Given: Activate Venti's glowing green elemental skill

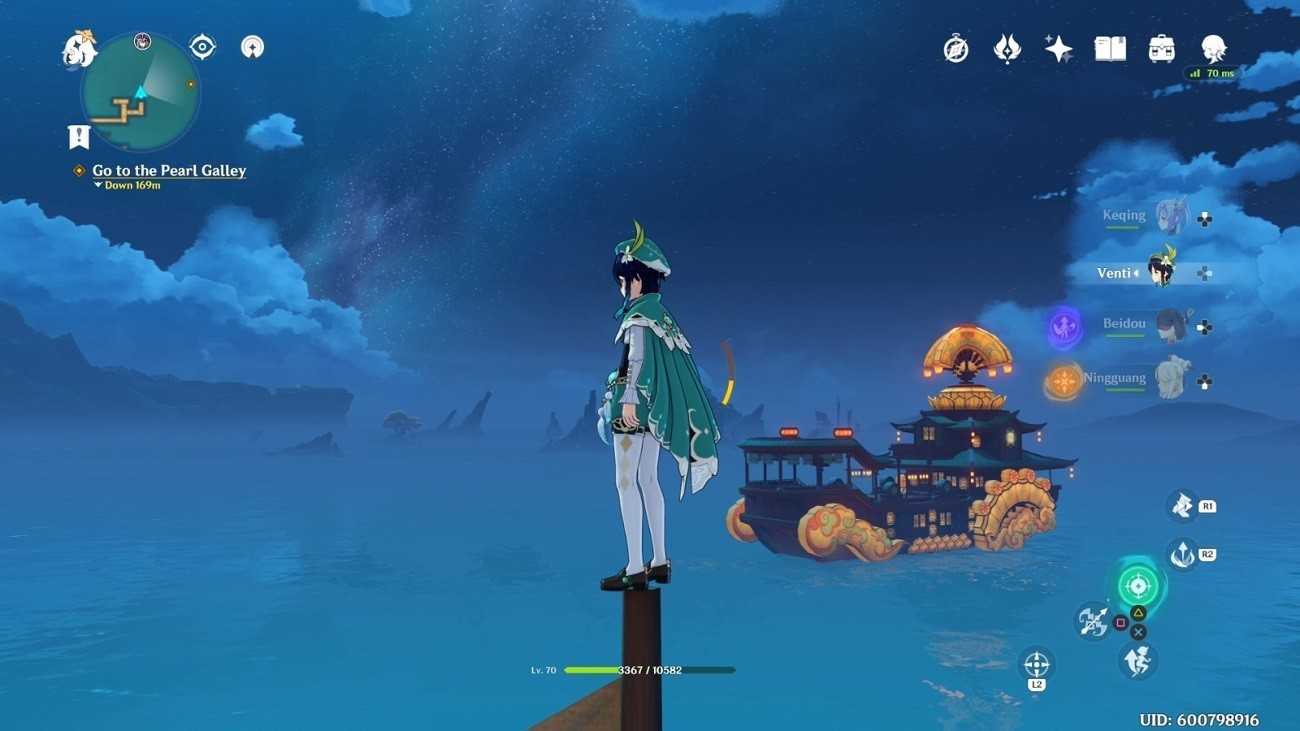Looking at the screenshot, I should 1137,586.
